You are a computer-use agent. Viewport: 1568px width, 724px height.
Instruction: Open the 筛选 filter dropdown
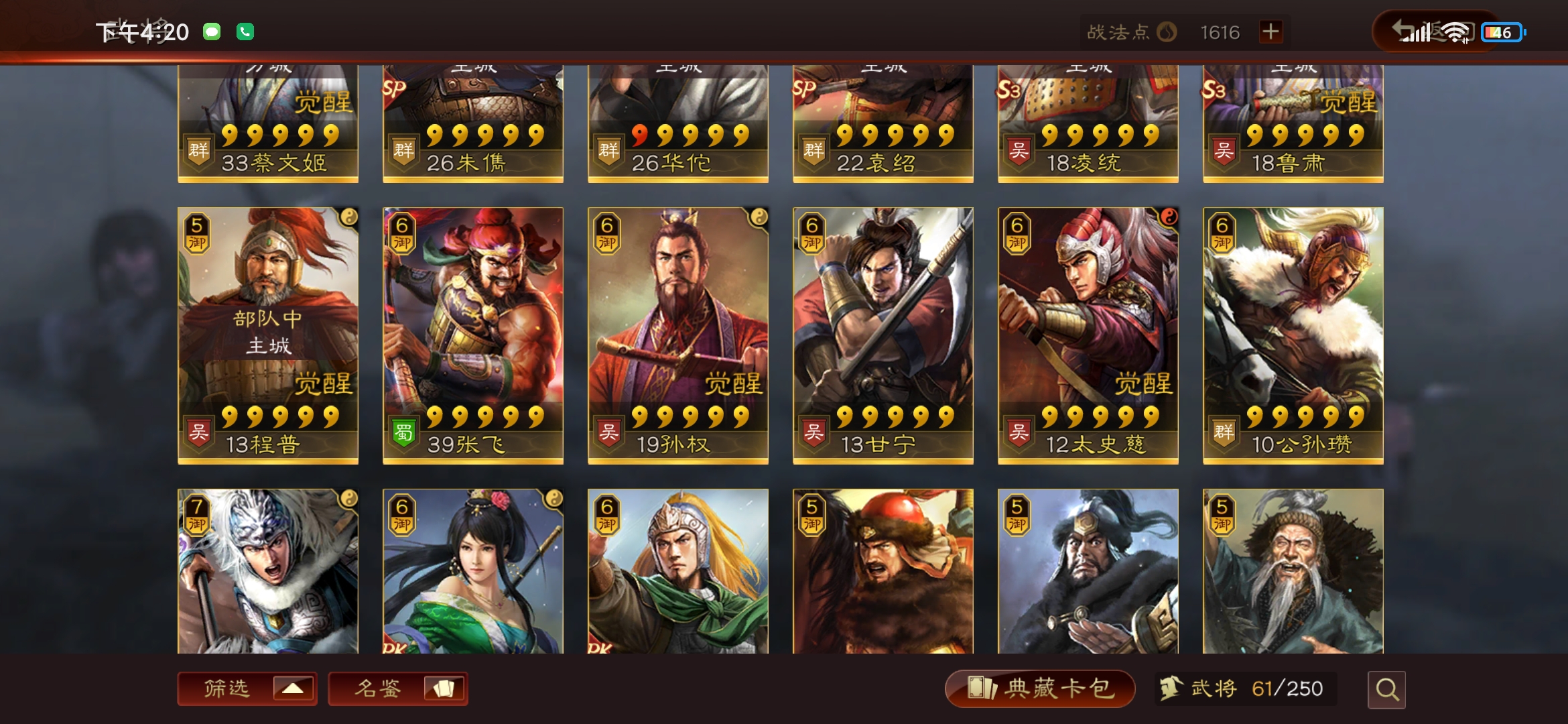coord(247,688)
